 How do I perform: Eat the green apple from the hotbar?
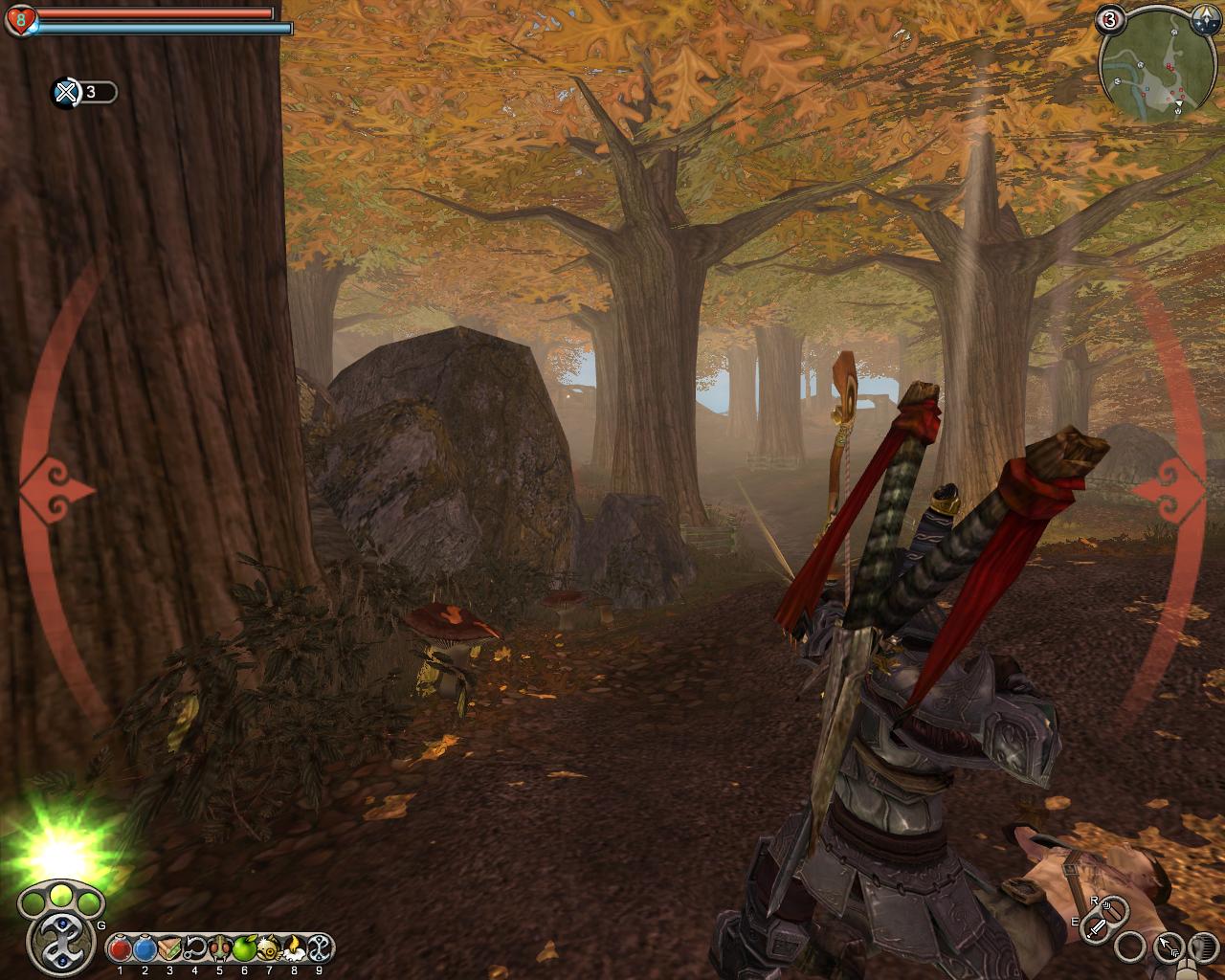coord(244,948)
